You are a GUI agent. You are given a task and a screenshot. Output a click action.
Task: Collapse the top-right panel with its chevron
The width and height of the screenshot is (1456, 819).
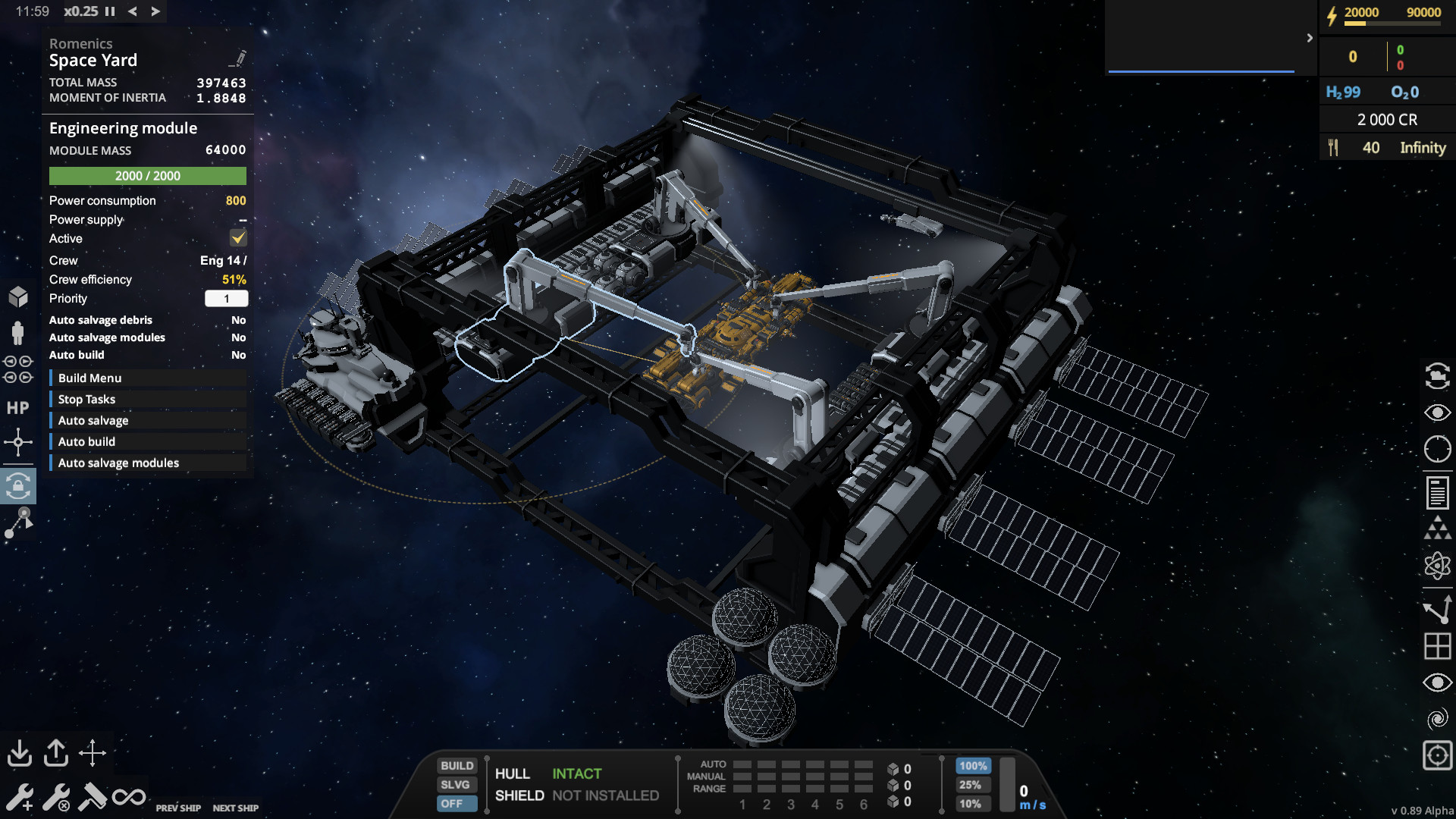pos(1309,39)
